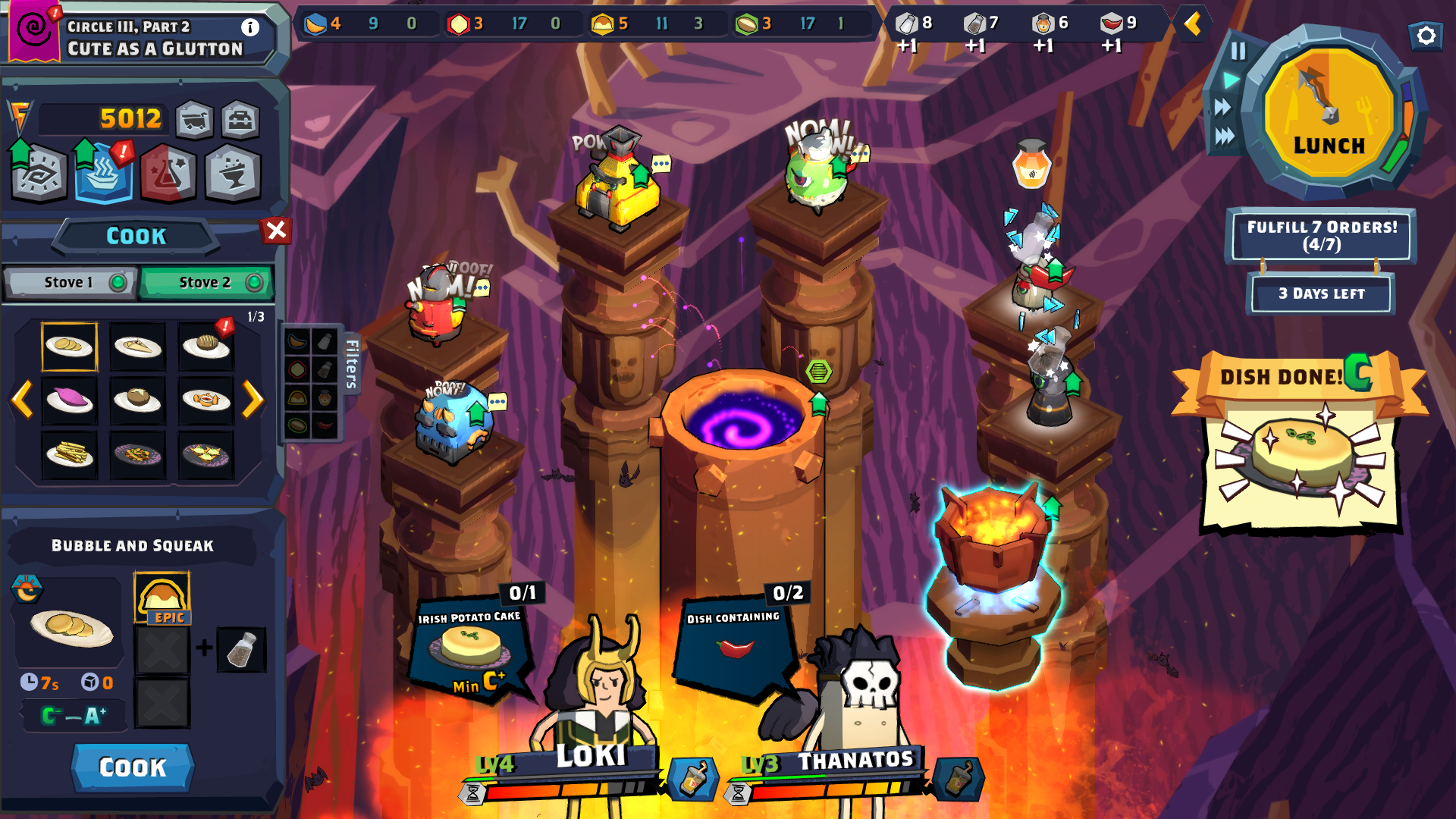
Task: Select the highlighted cooking pot icon
Action: [103, 174]
